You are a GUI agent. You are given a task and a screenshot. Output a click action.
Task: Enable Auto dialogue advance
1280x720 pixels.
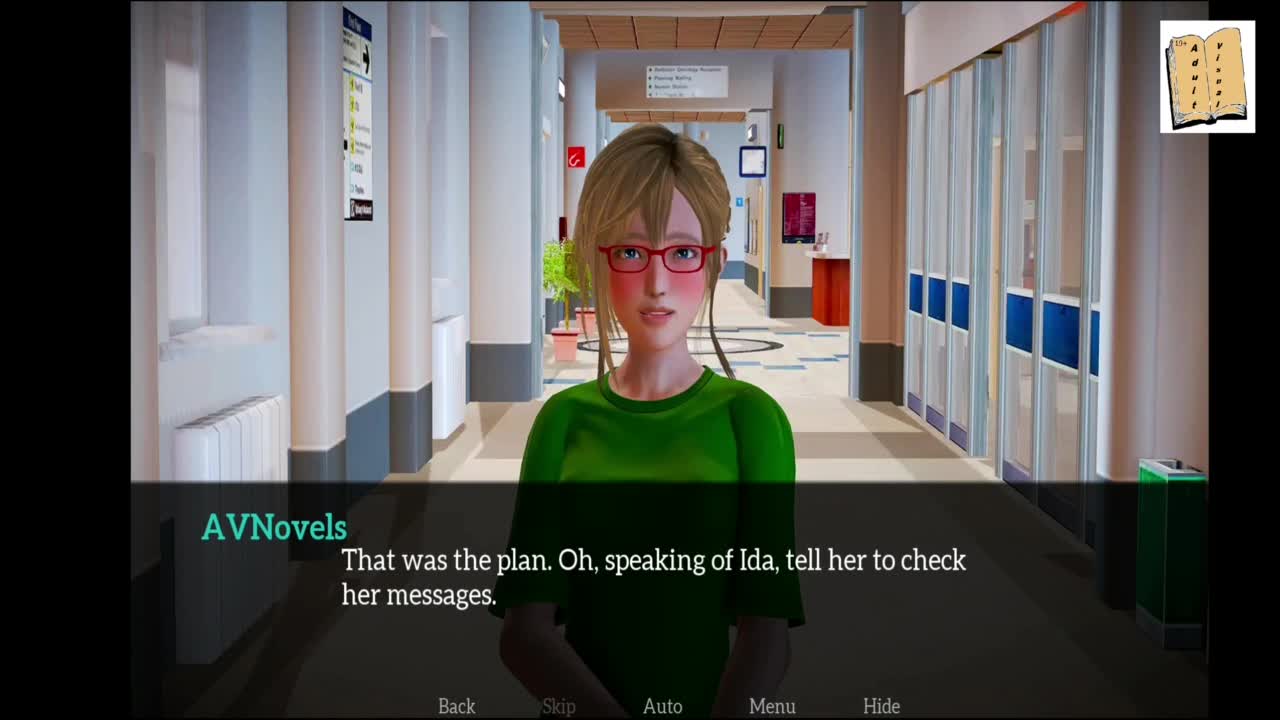[x=662, y=706]
